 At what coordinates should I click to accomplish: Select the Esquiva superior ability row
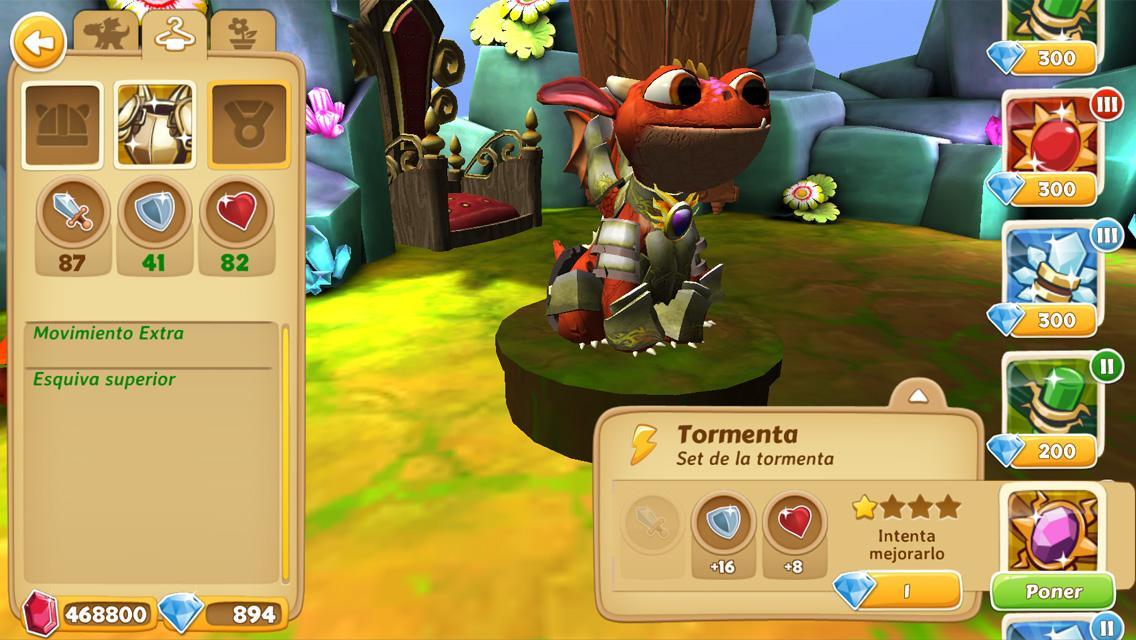[x=150, y=380]
